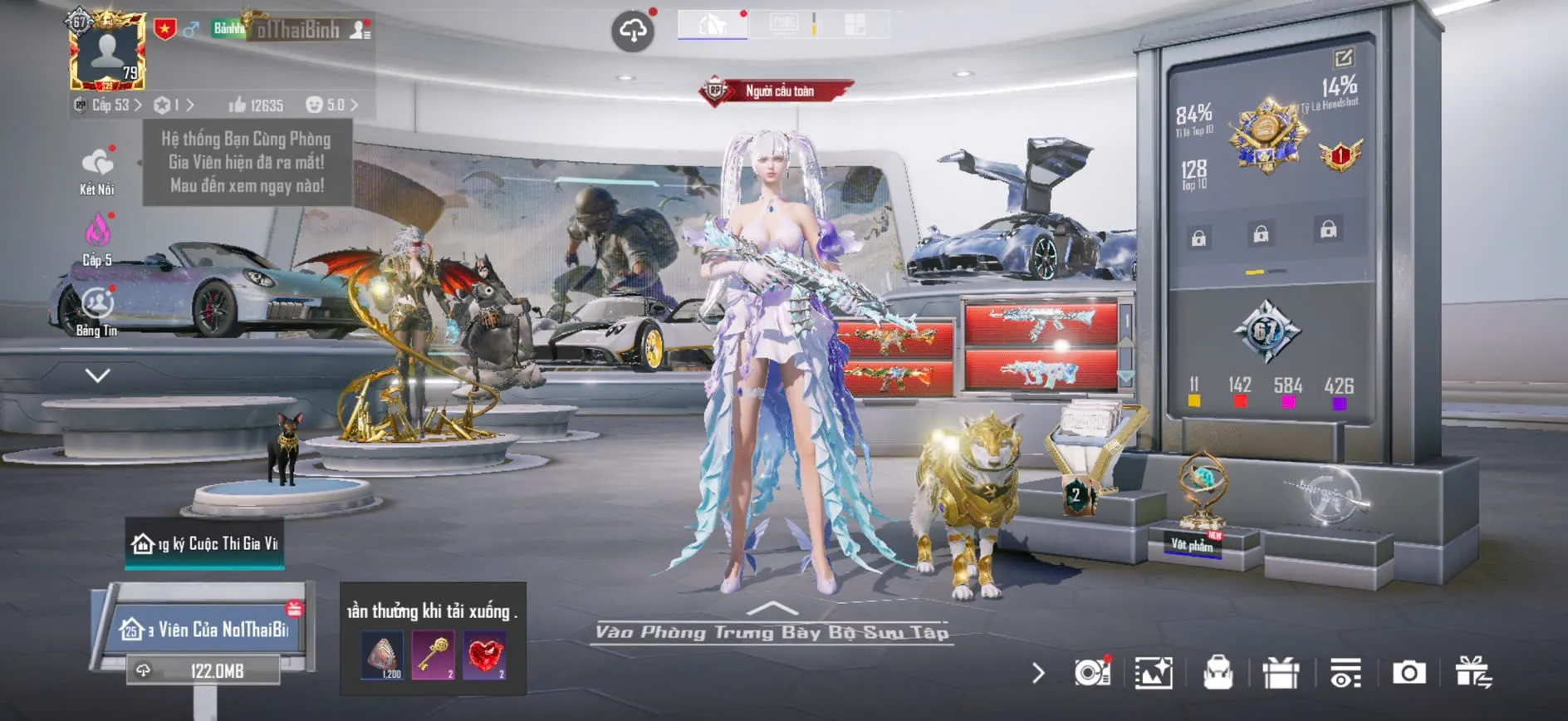Tap the cloud download button
Image resolution: width=1568 pixels, height=721 pixels.
633,32
